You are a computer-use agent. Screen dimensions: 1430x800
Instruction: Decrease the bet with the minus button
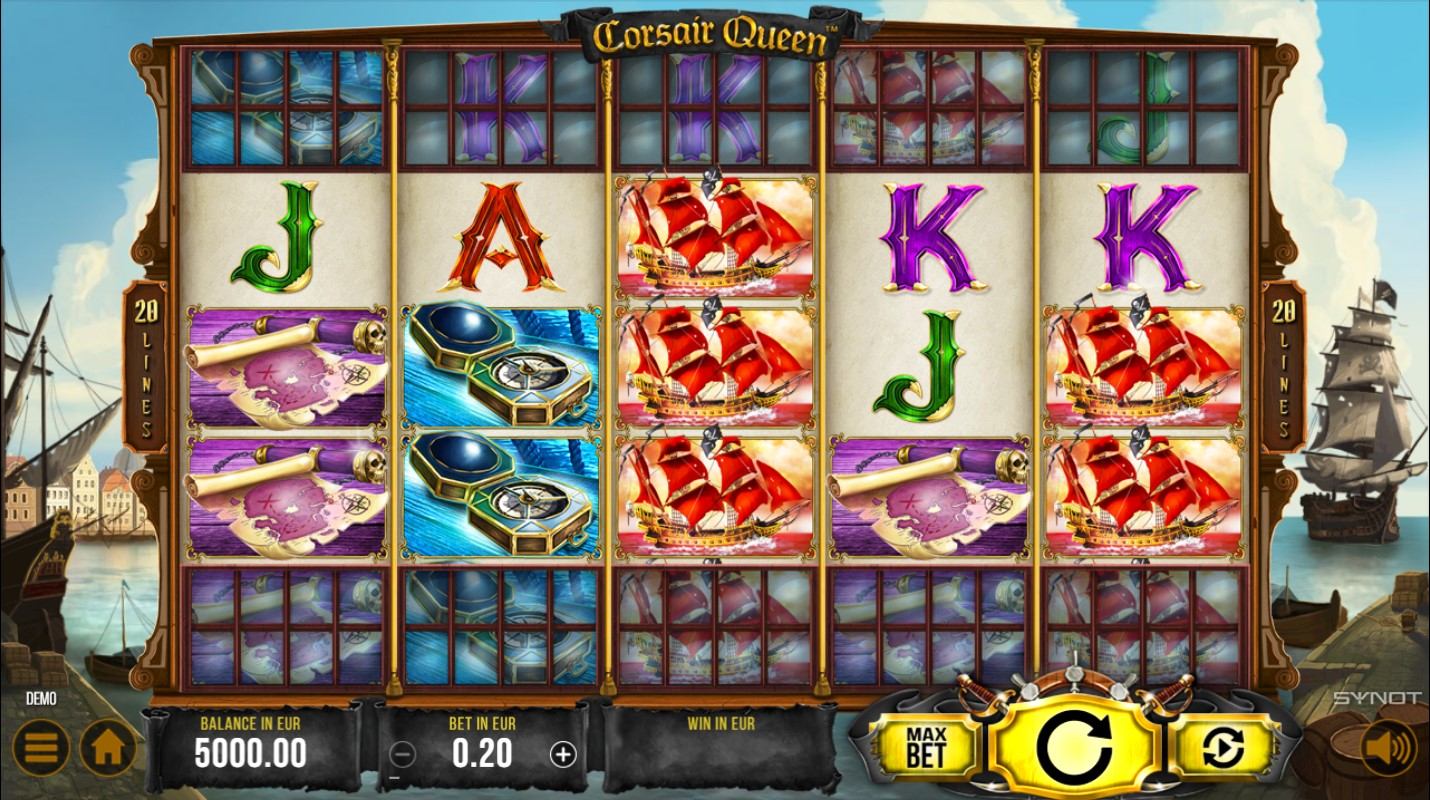[402, 754]
